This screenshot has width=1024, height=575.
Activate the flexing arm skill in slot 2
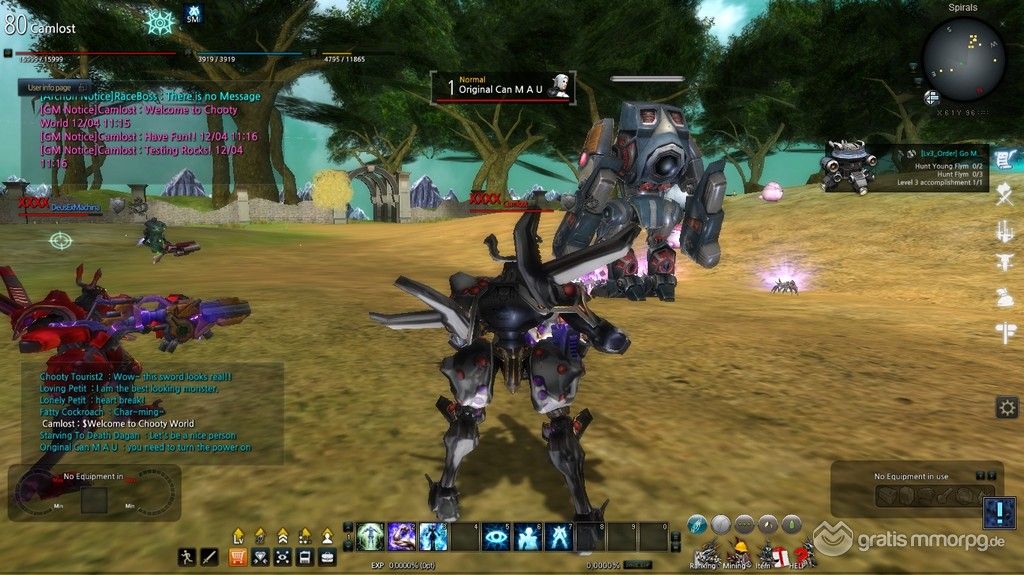402,537
